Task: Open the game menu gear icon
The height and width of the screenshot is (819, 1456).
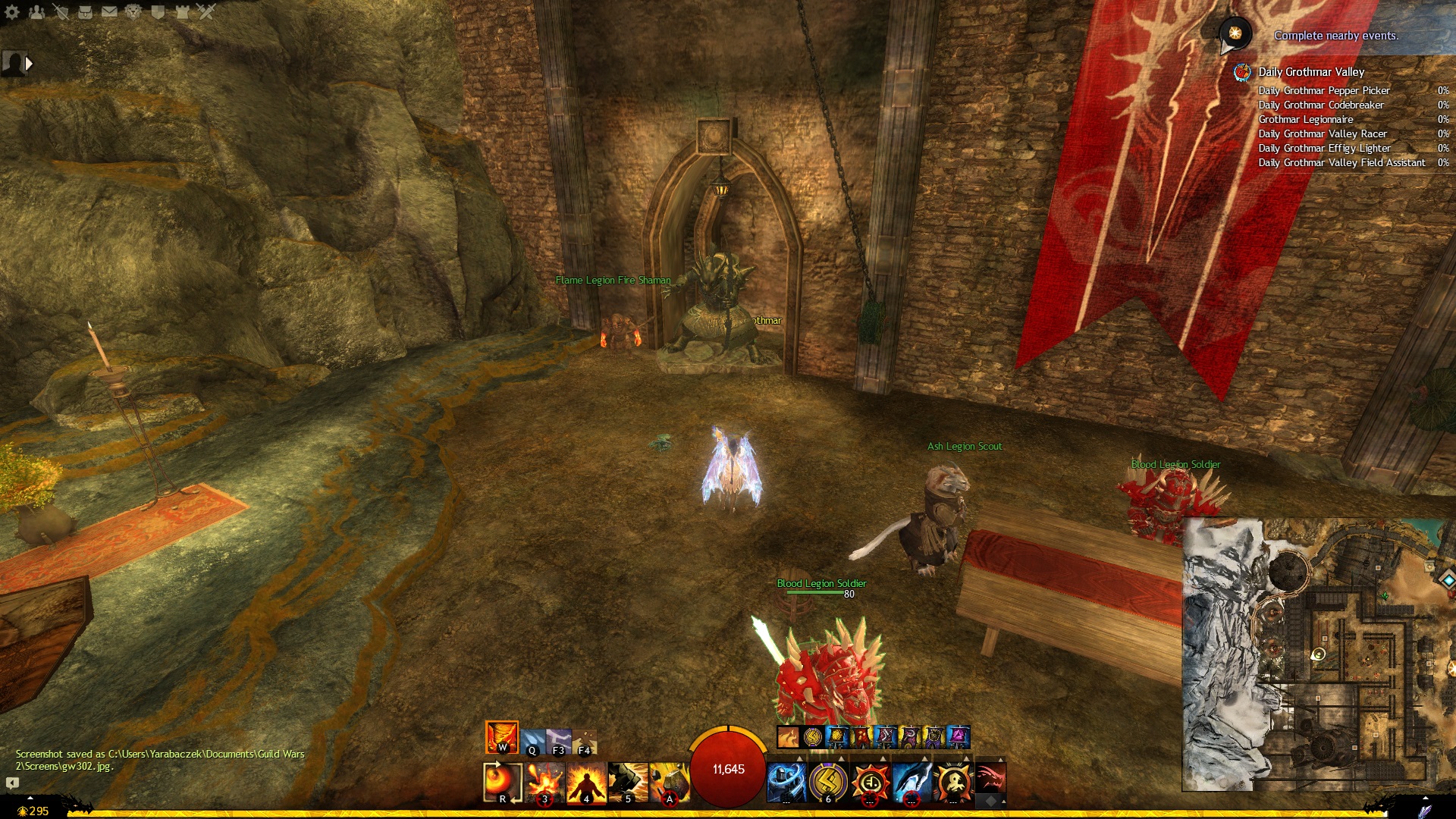Action: [12, 12]
